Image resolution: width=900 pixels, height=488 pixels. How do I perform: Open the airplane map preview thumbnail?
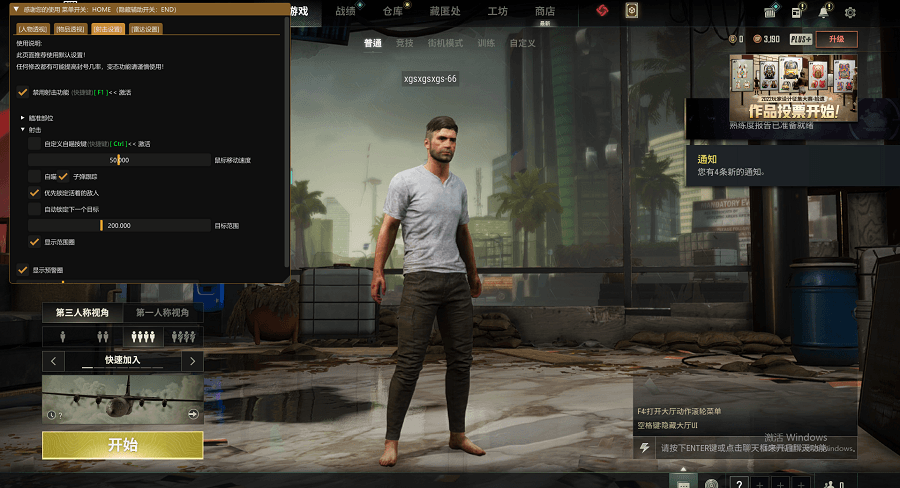tap(122, 398)
